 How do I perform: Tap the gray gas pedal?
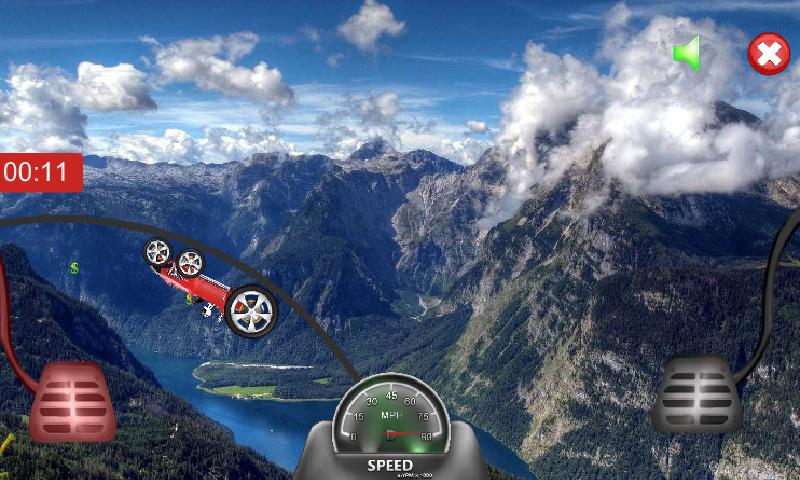click(698, 396)
